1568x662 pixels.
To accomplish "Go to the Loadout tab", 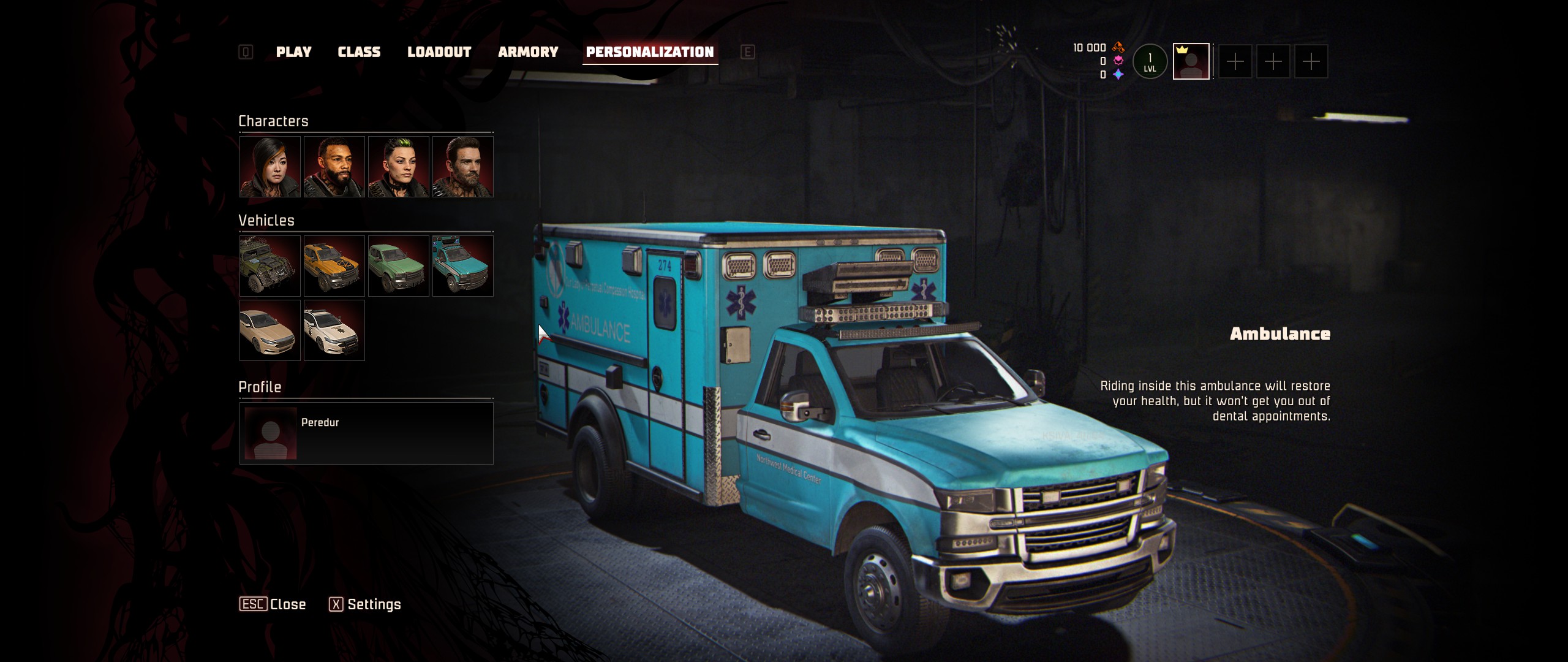I will click(439, 52).
